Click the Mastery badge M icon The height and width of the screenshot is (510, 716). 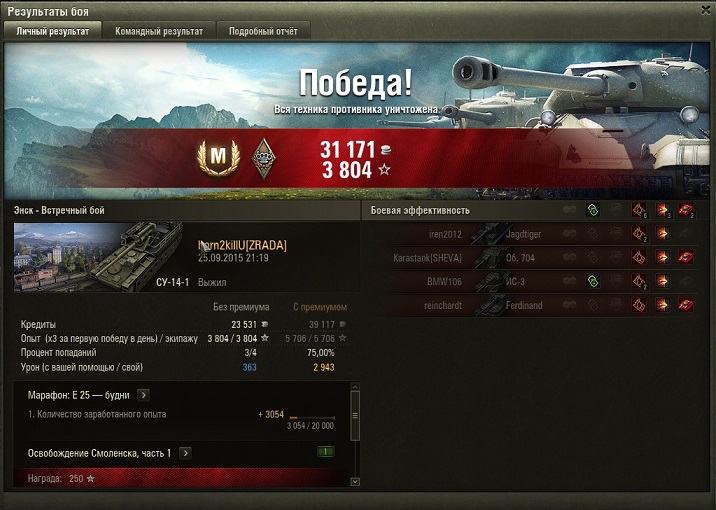pyautogui.click(x=216, y=156)
